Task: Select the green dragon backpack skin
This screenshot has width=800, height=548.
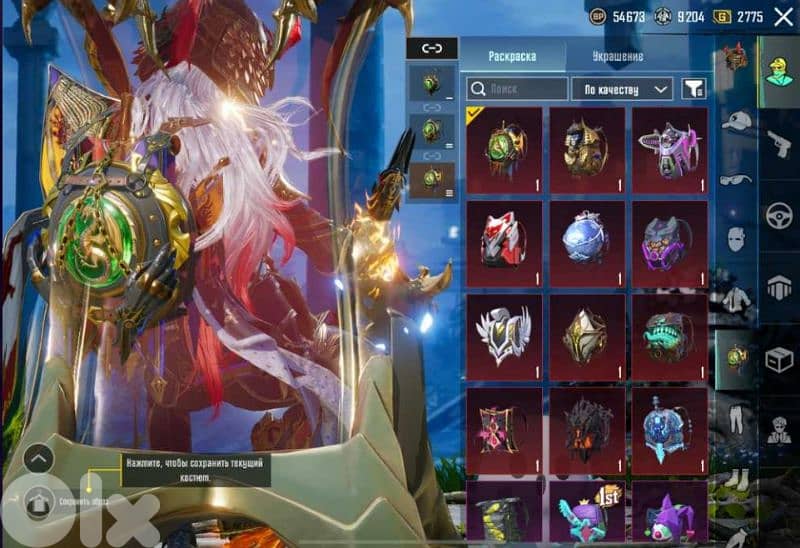Action: point(504,148)
